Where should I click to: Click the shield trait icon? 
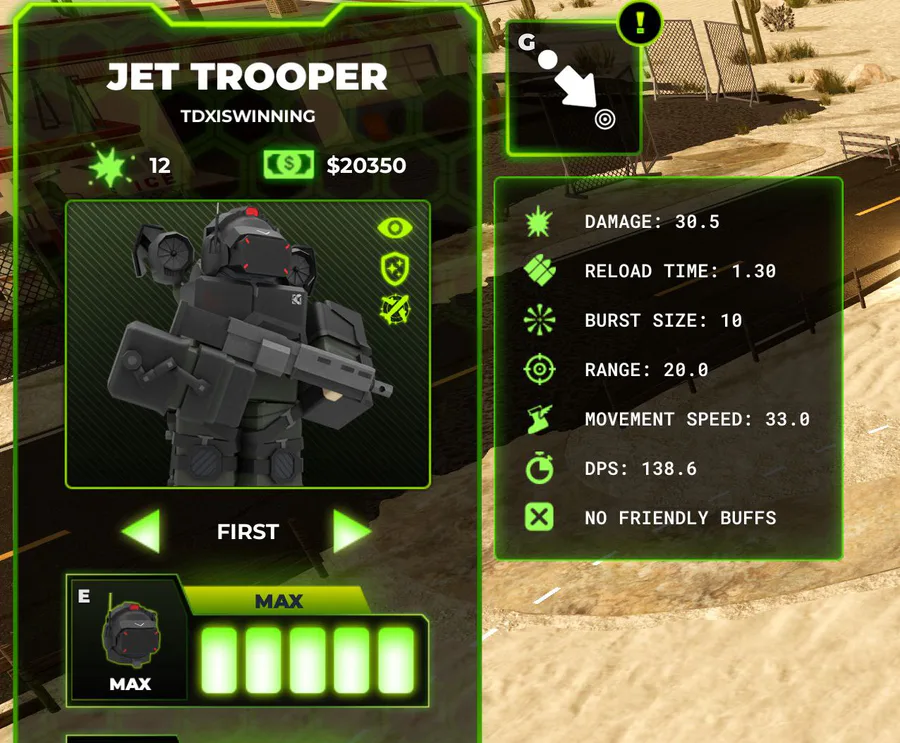point(395,268)
